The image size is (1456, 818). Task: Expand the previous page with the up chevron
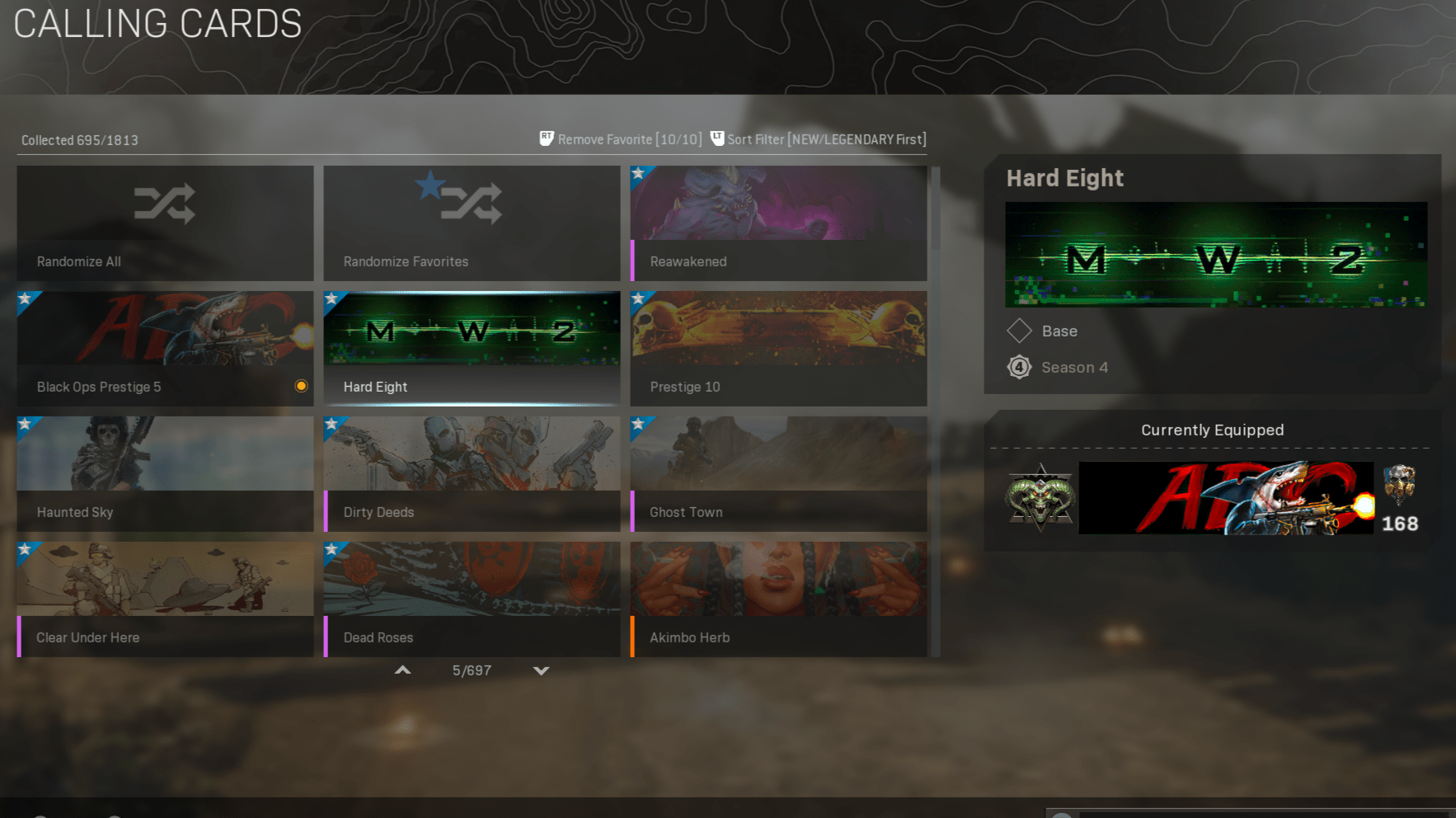[402, 670]
